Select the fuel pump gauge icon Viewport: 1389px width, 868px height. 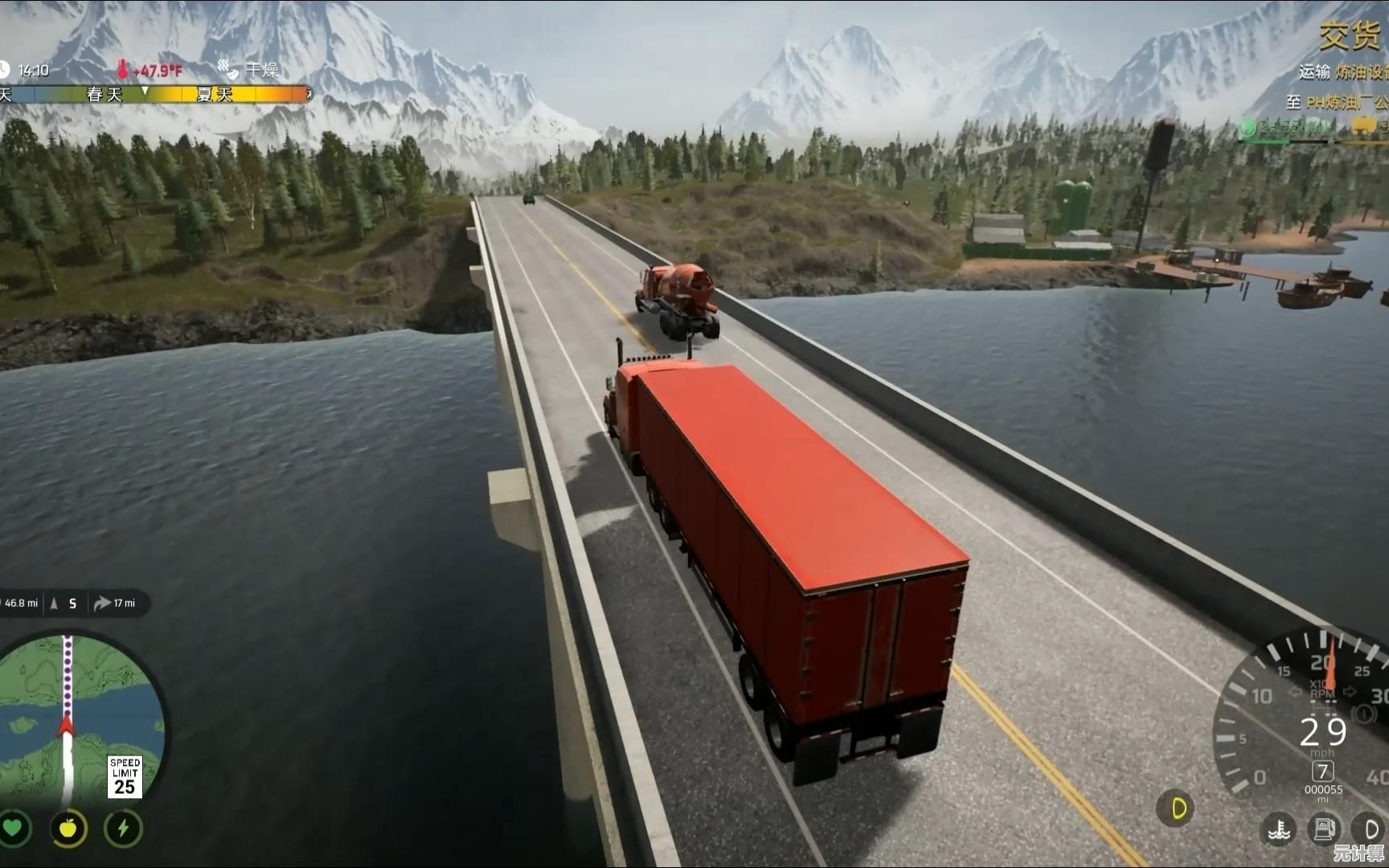[1324, 829]
